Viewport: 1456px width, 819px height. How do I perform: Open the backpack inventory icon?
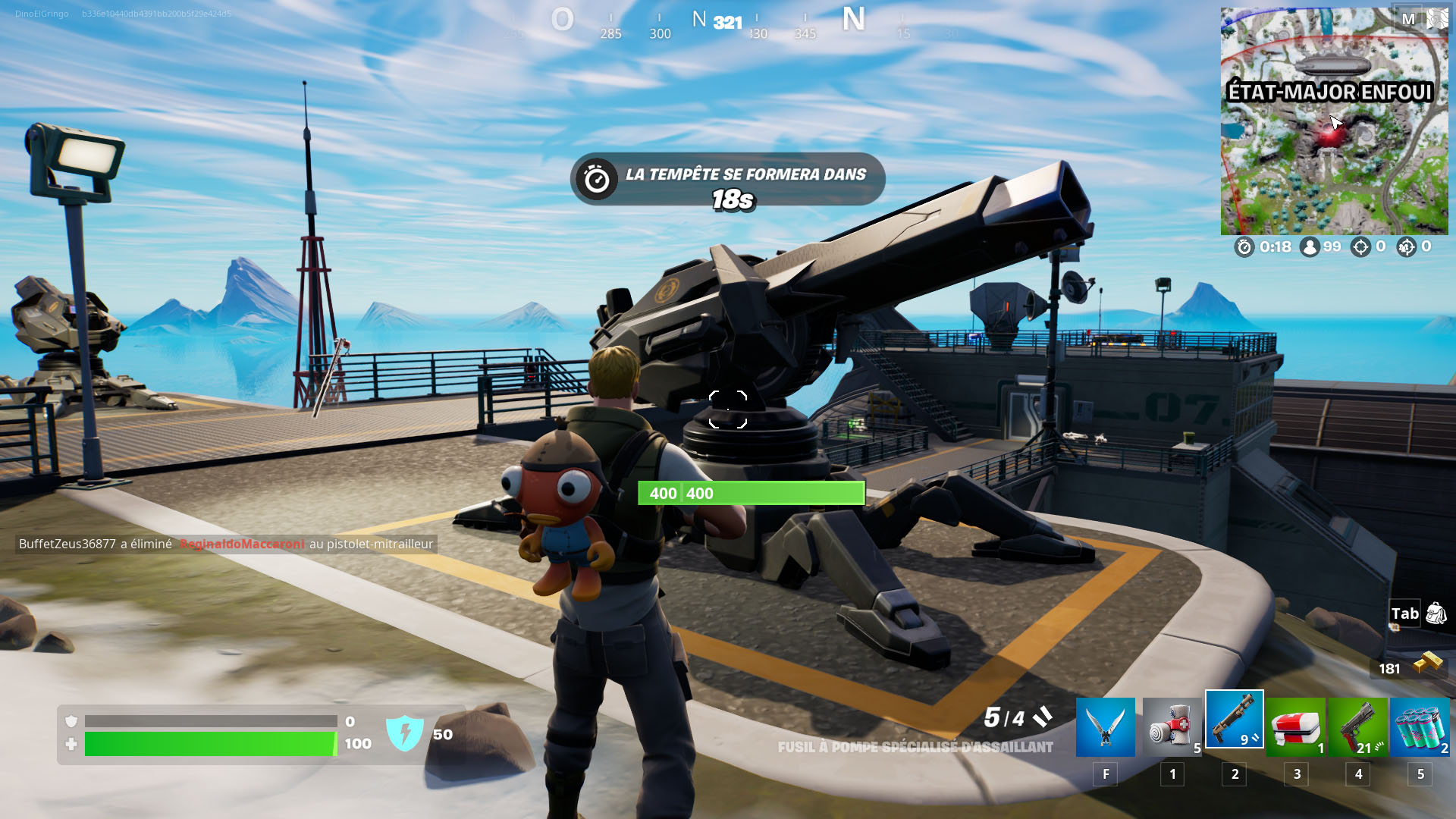click(1436, 613)
